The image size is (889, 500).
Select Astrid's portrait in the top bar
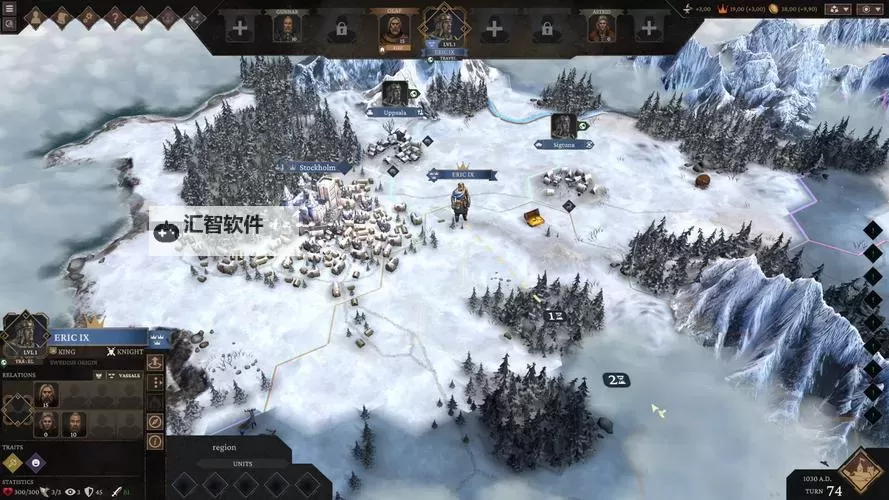600,28
